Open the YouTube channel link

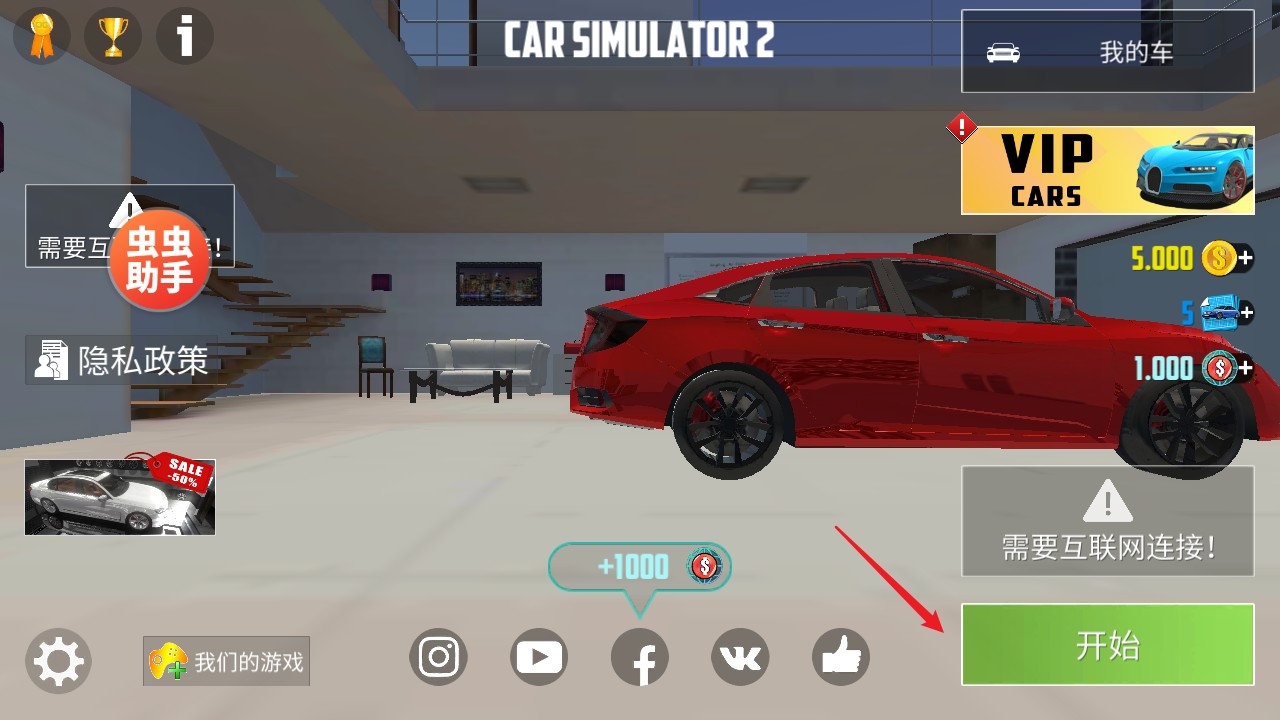539,657
